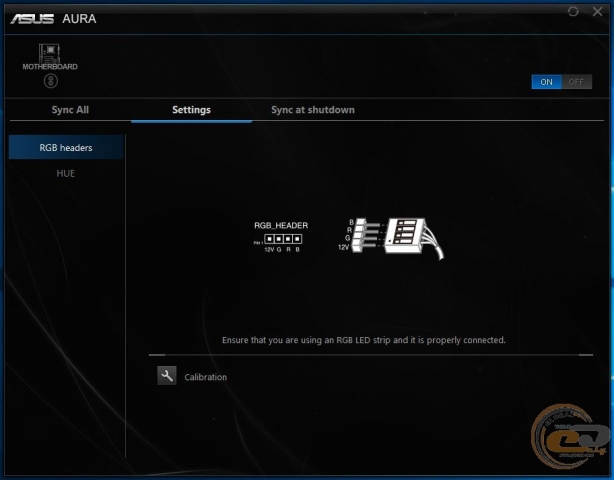The image size is (614, 480).
Task: Start the Calibration tool
Action: 167,376
